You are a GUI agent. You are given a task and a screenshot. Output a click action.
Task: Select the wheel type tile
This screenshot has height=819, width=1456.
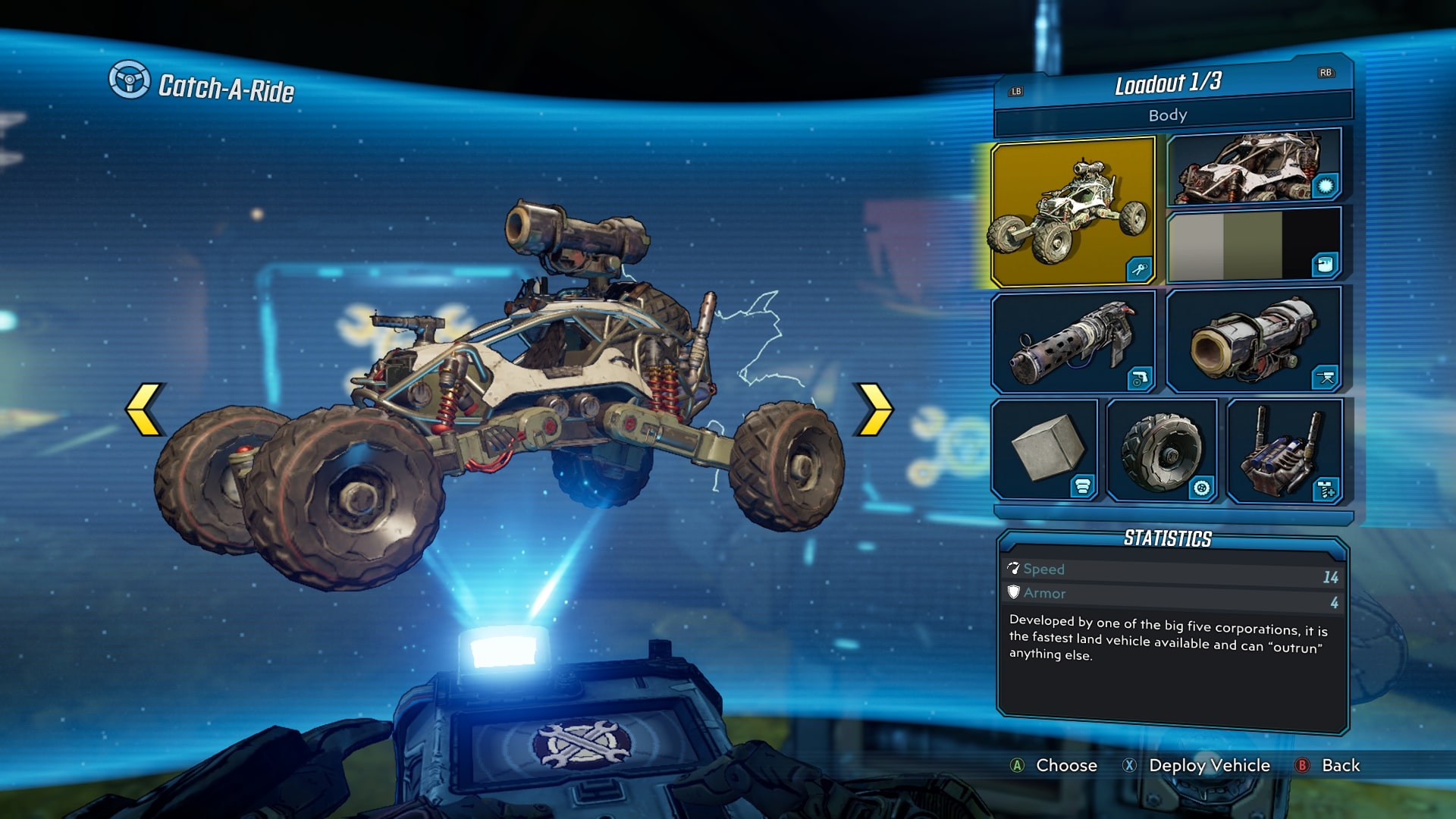pyautogui.click(x=1162, y=450)
